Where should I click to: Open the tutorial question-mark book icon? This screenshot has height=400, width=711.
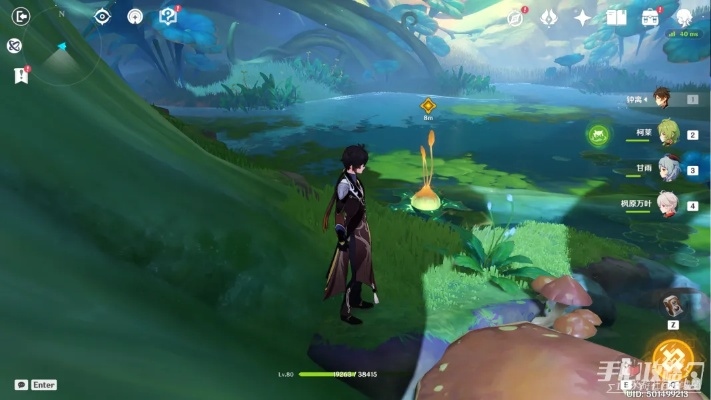click(168, 16)
